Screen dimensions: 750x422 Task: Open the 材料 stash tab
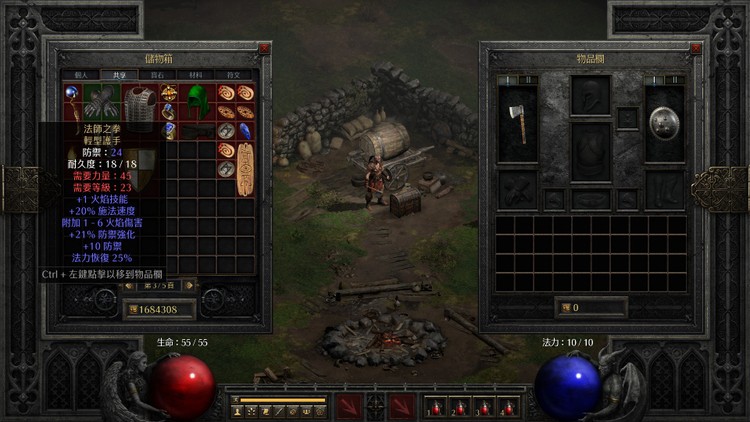[x=194, y=75]
